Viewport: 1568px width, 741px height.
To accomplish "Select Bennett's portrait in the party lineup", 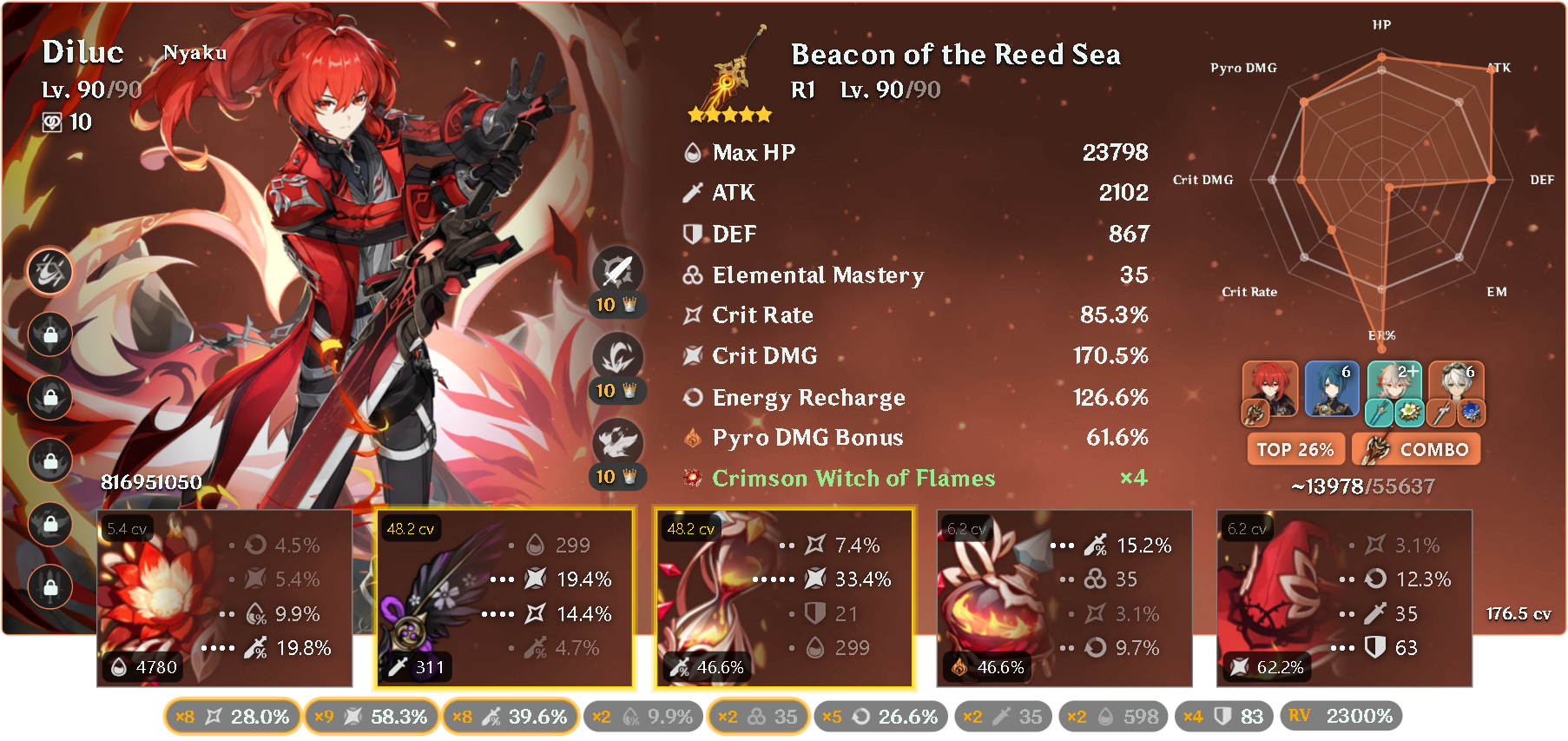I will tap(1458, 388).
